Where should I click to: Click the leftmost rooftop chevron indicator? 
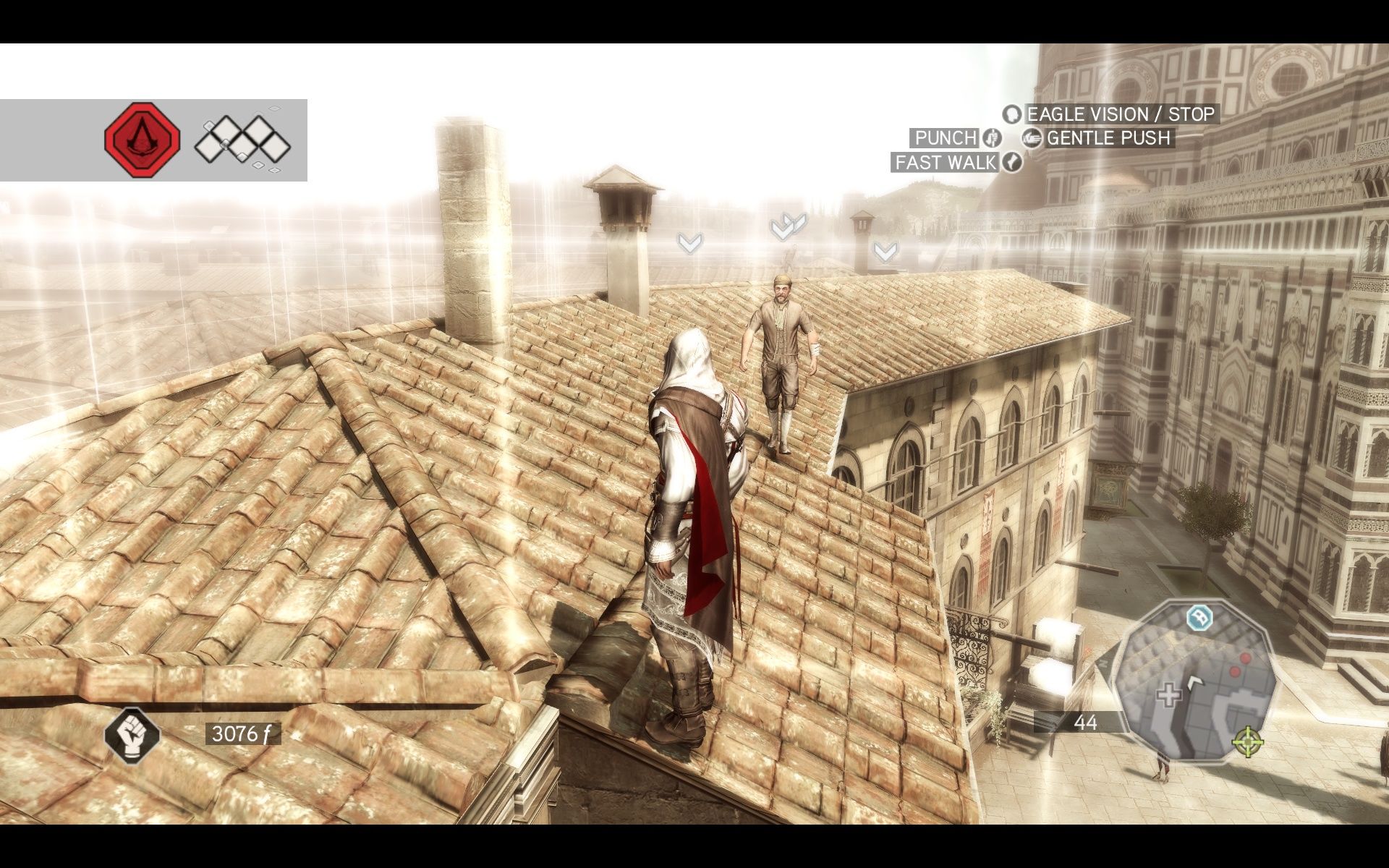(x=689, y=242)
